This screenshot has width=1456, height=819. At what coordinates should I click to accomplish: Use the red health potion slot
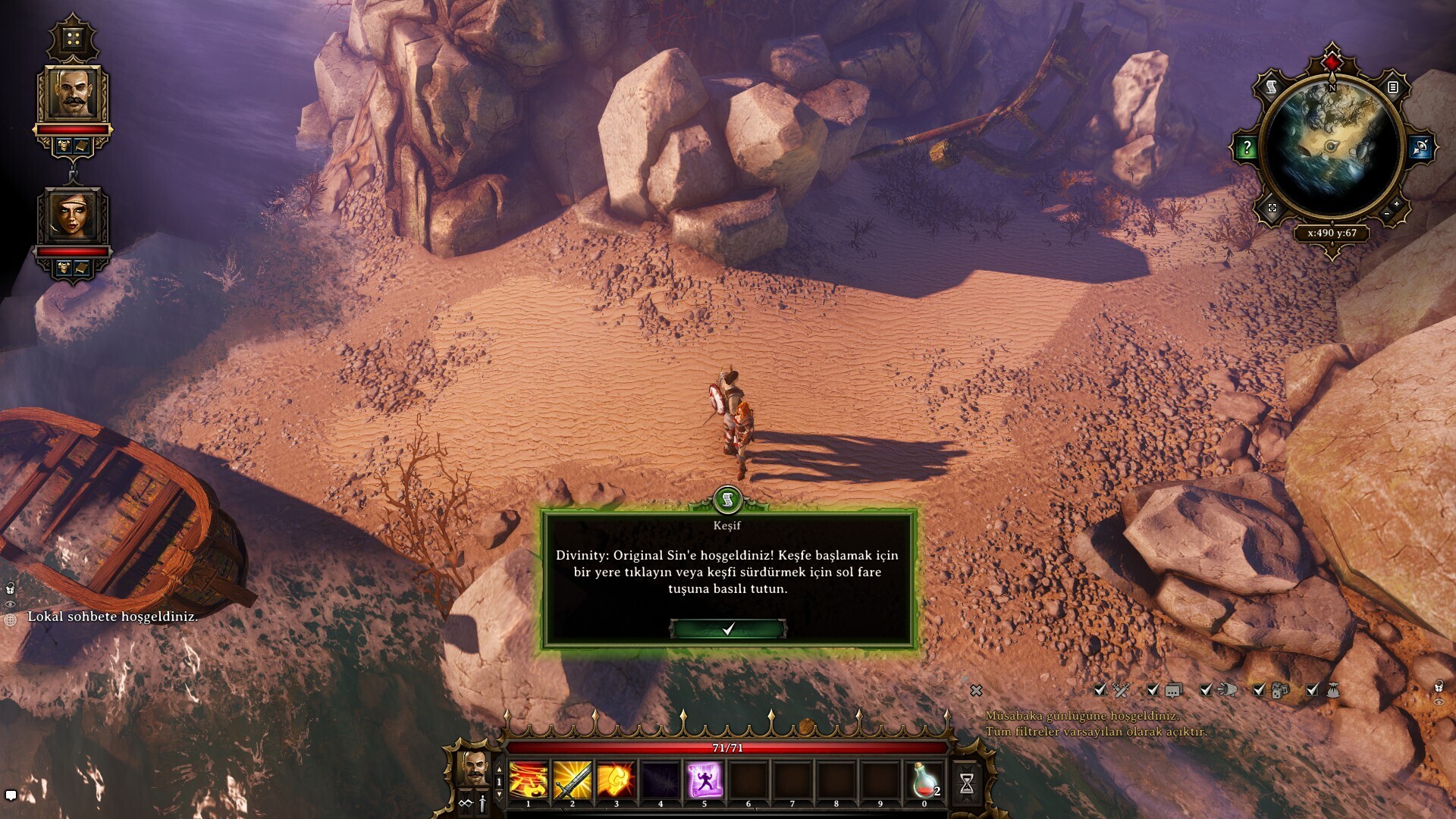point(924,781)
